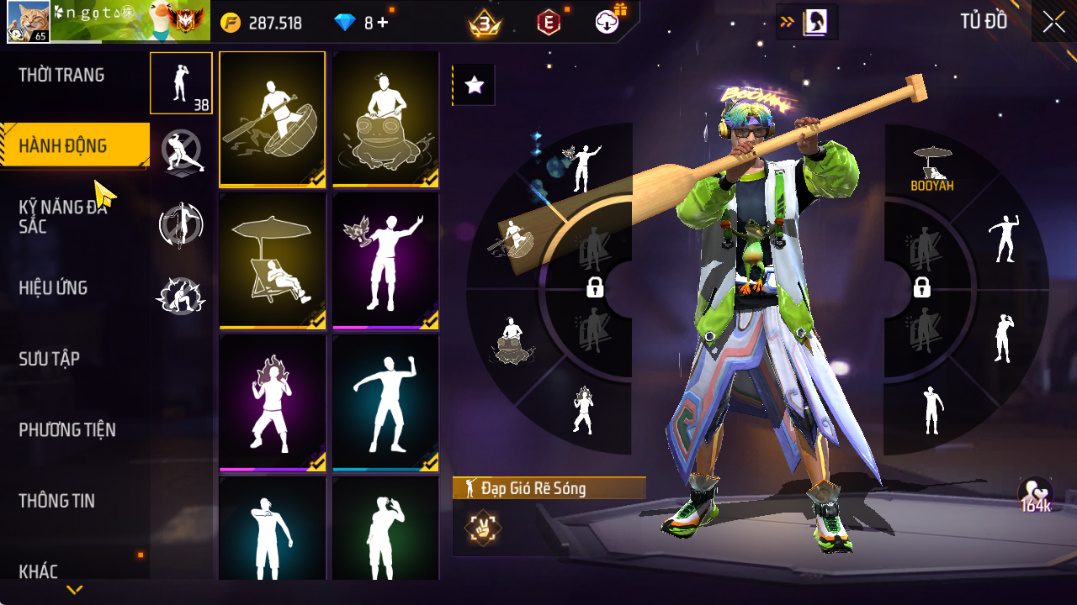1077x605 pixels.
Task: Select the flaming-hair dance emote
Action: (272, 403)
